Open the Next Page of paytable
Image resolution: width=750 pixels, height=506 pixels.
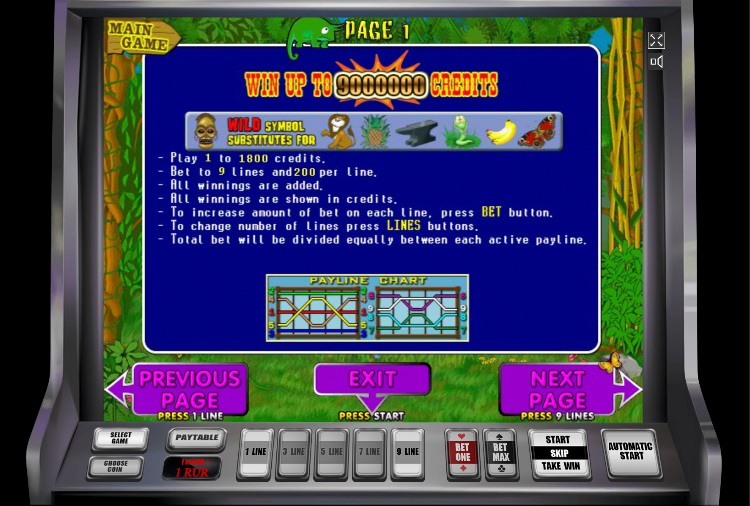(x=560, y=390)
